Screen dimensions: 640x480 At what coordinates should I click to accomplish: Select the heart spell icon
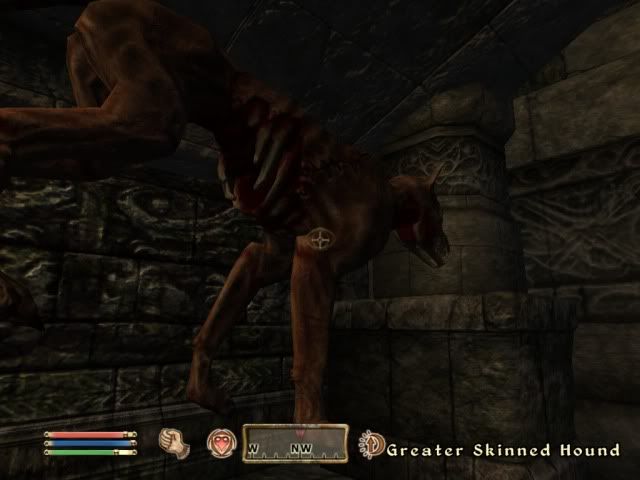tap(219, 442)
